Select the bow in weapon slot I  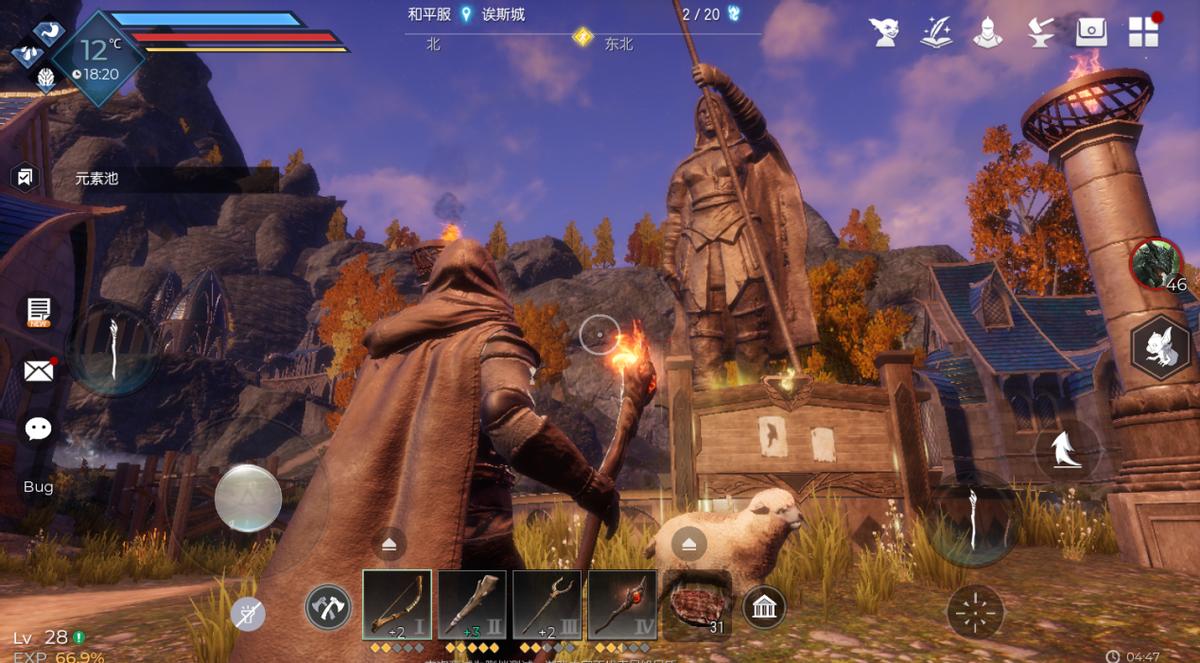click(x=397, y=605)
